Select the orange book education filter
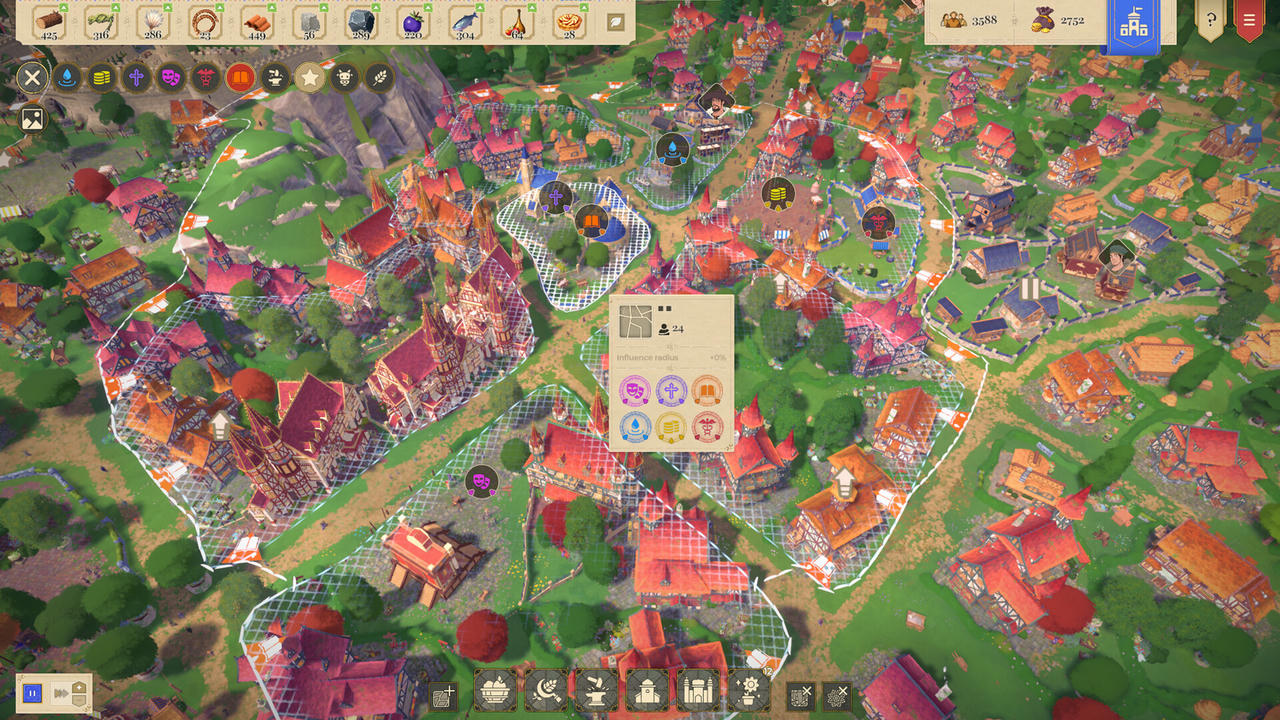The width and height of the screenshot is (1280, 720). pos(240,77)
